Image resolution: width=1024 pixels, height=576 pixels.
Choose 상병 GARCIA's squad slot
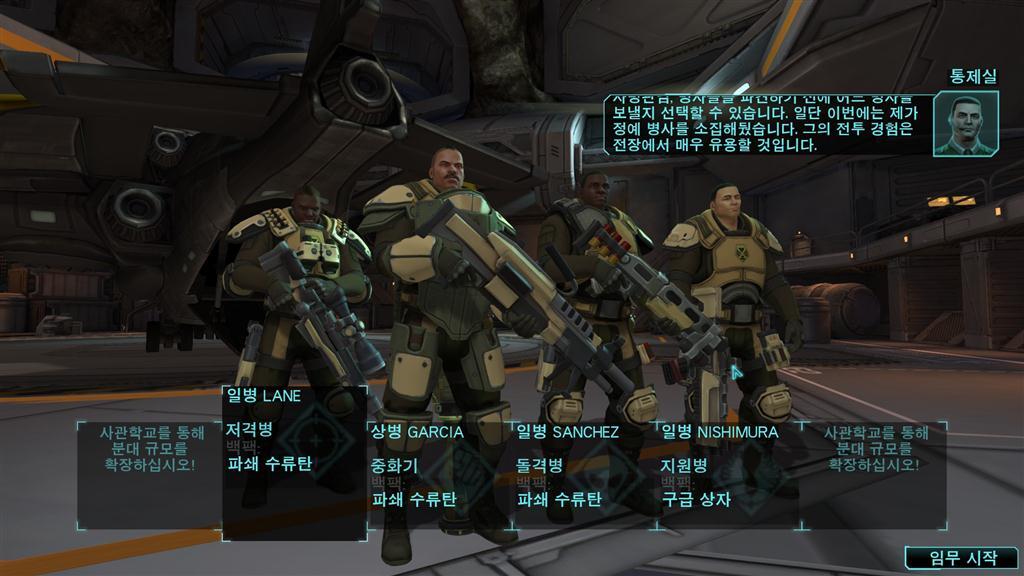pos(440,472)
